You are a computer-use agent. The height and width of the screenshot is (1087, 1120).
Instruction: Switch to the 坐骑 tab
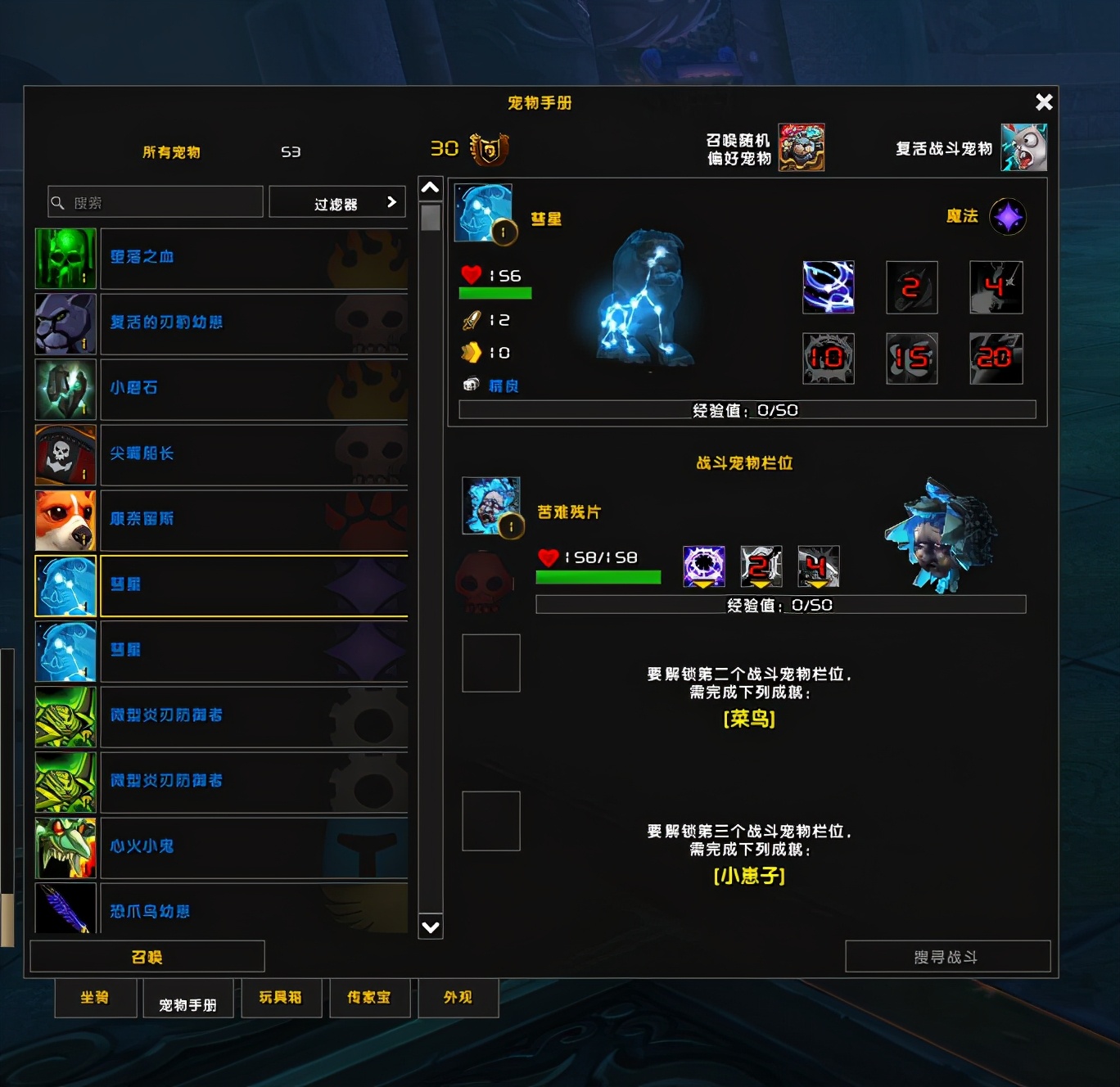pyautogui.click(x=95, y=998)
